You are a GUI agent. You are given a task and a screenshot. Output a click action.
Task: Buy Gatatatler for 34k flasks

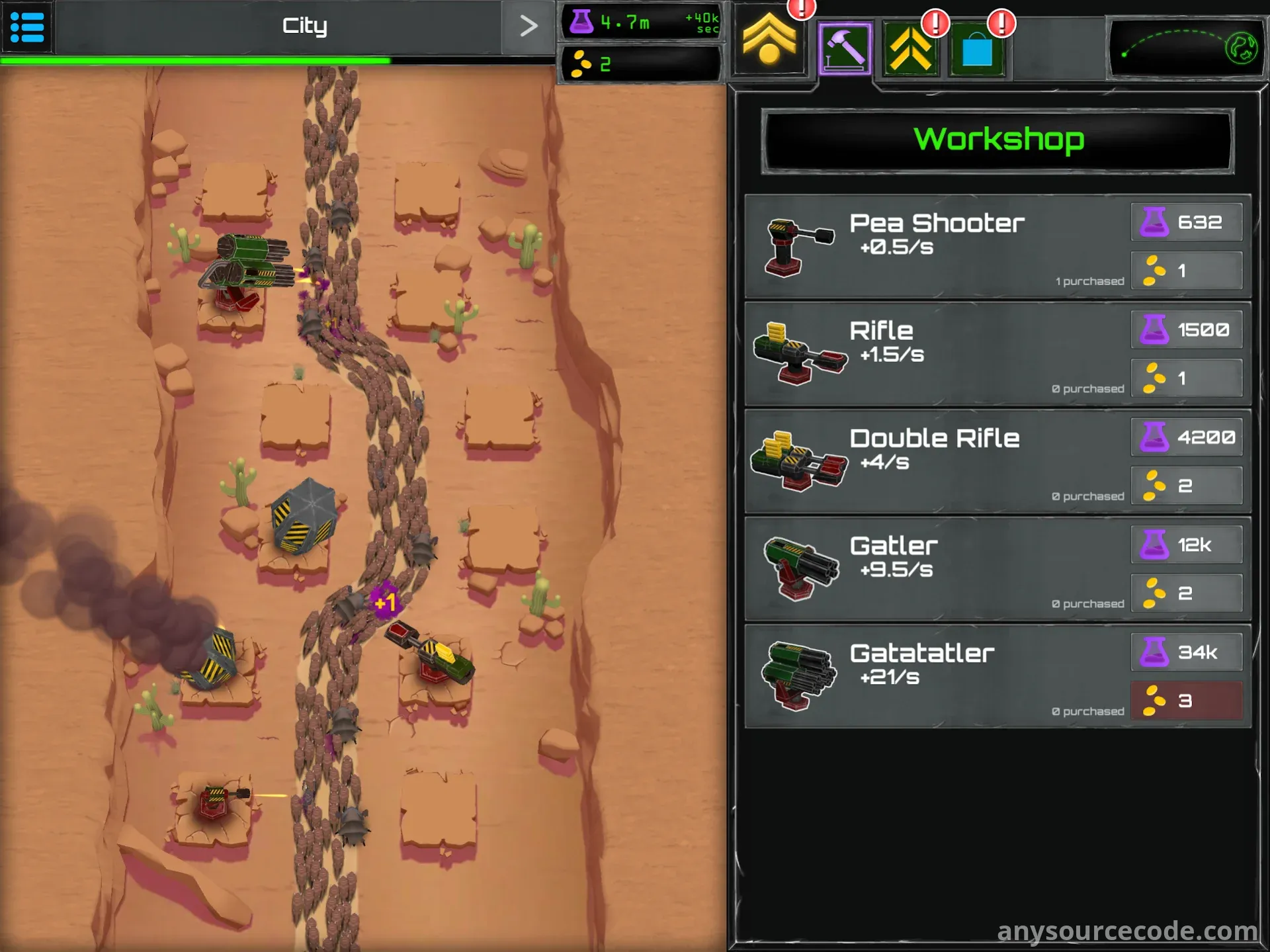click(x=1187, y=652)
